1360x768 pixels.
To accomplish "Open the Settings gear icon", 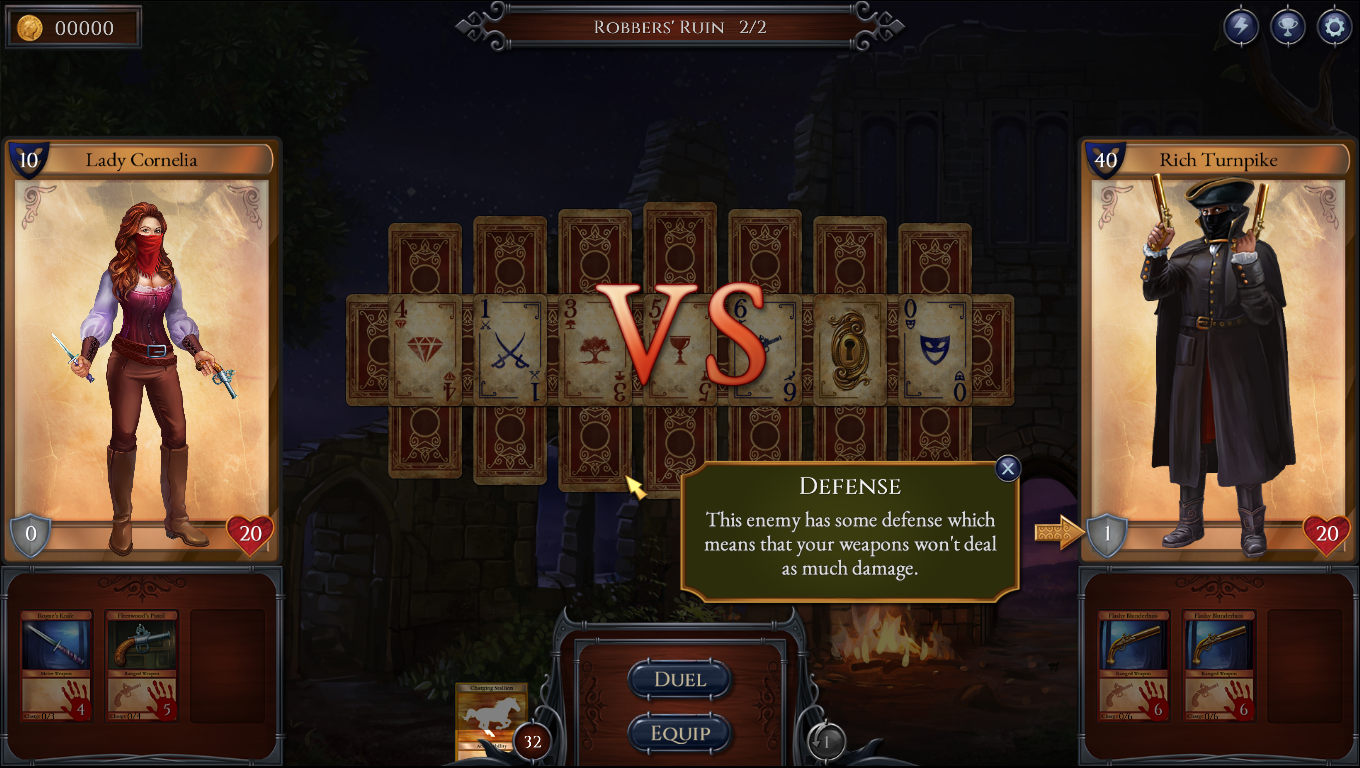I will pos(1333,26).
